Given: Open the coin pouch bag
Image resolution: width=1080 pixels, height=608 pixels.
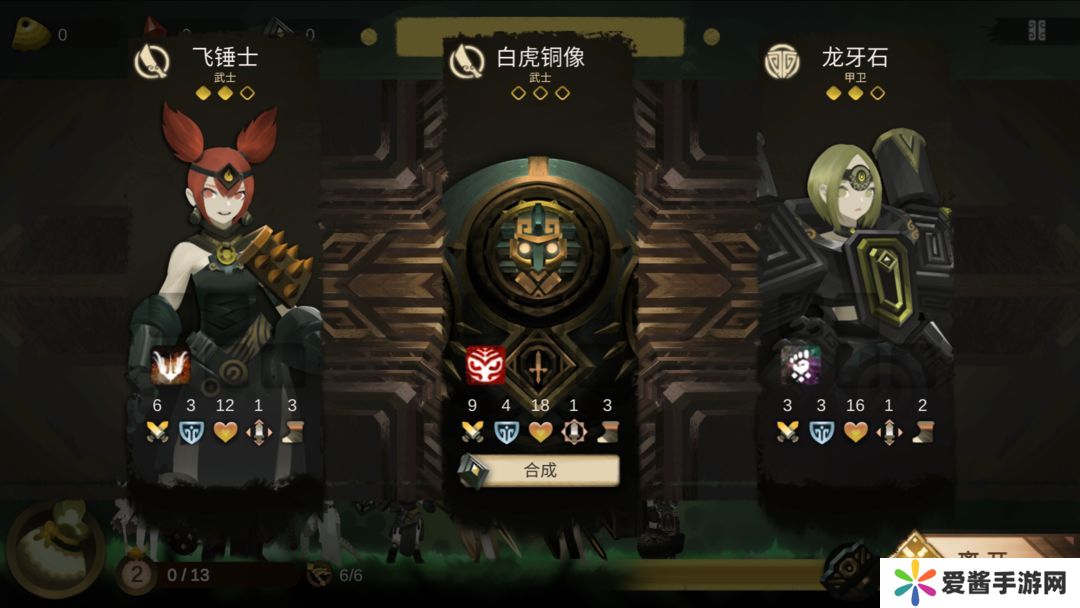Looking at the screenshot, I should [55, 550].
